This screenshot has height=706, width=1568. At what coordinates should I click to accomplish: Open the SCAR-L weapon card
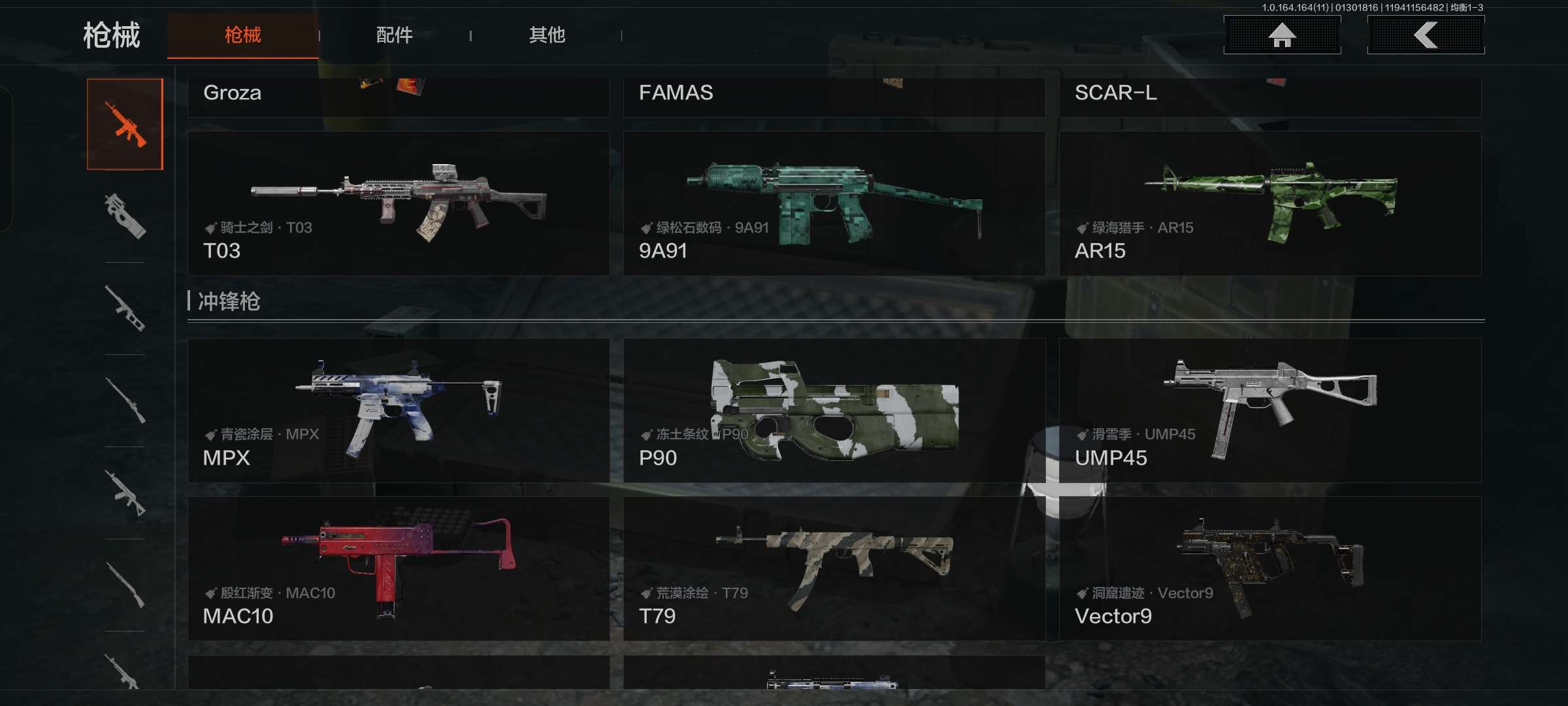click(1270, 97)
